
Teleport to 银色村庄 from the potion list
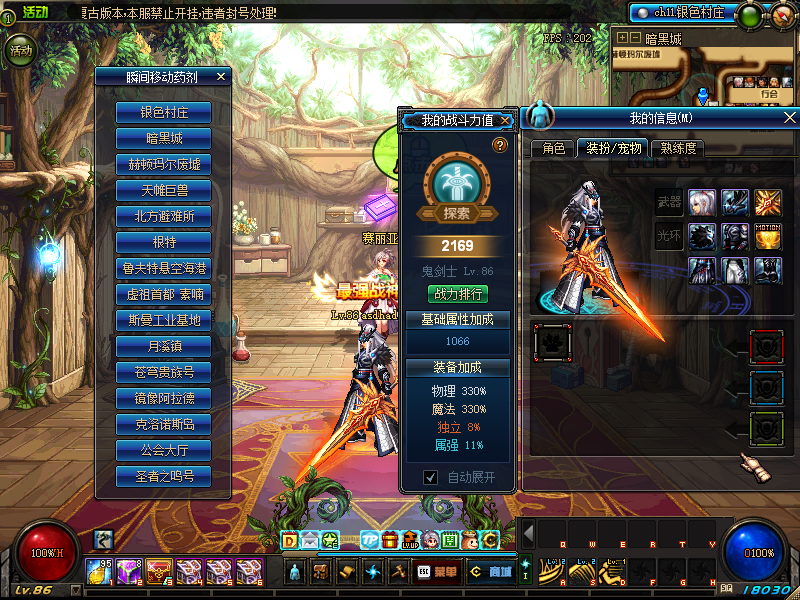(x=164, y=112)
